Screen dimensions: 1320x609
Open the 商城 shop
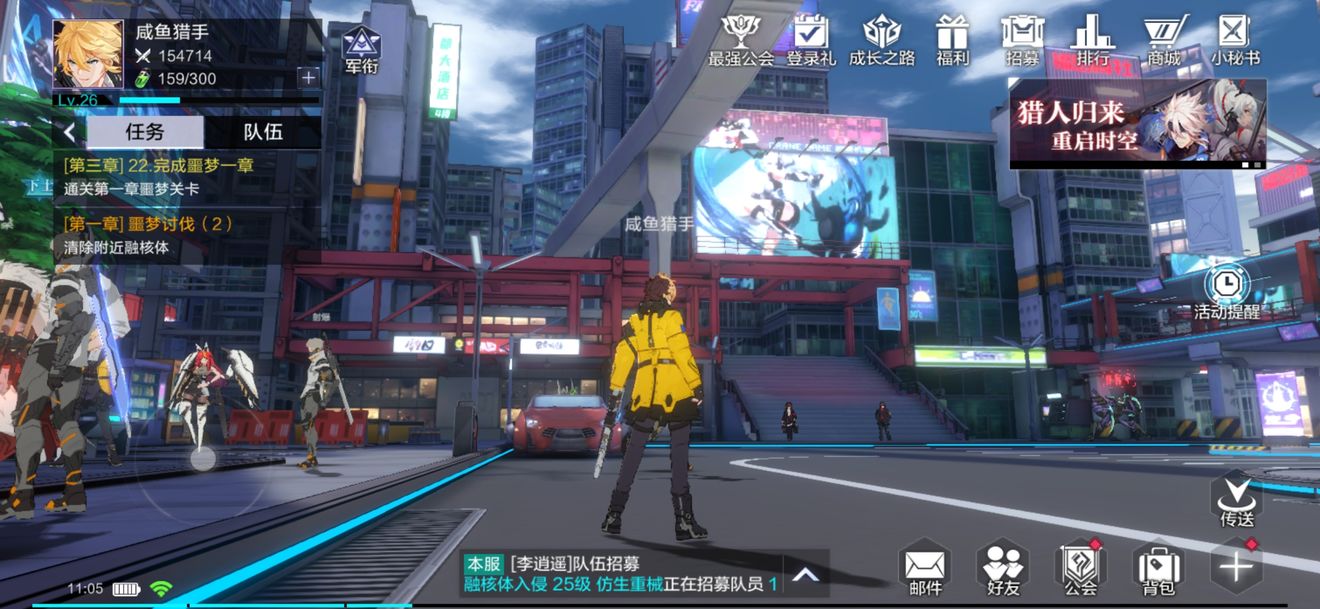[1163, 38]
